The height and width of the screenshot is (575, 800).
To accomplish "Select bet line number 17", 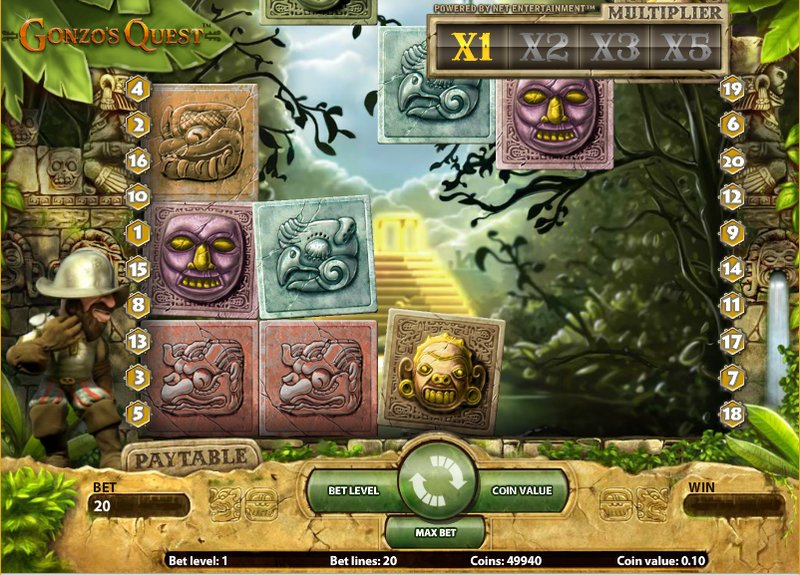I will [x=732, y=341].
